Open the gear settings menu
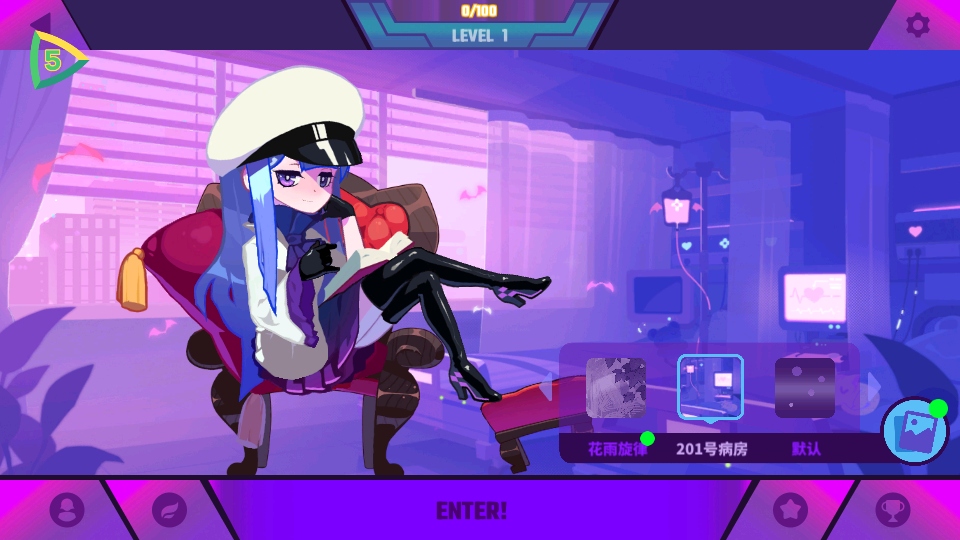The width and height of the screenshot is (960, 540). point(917,25)
